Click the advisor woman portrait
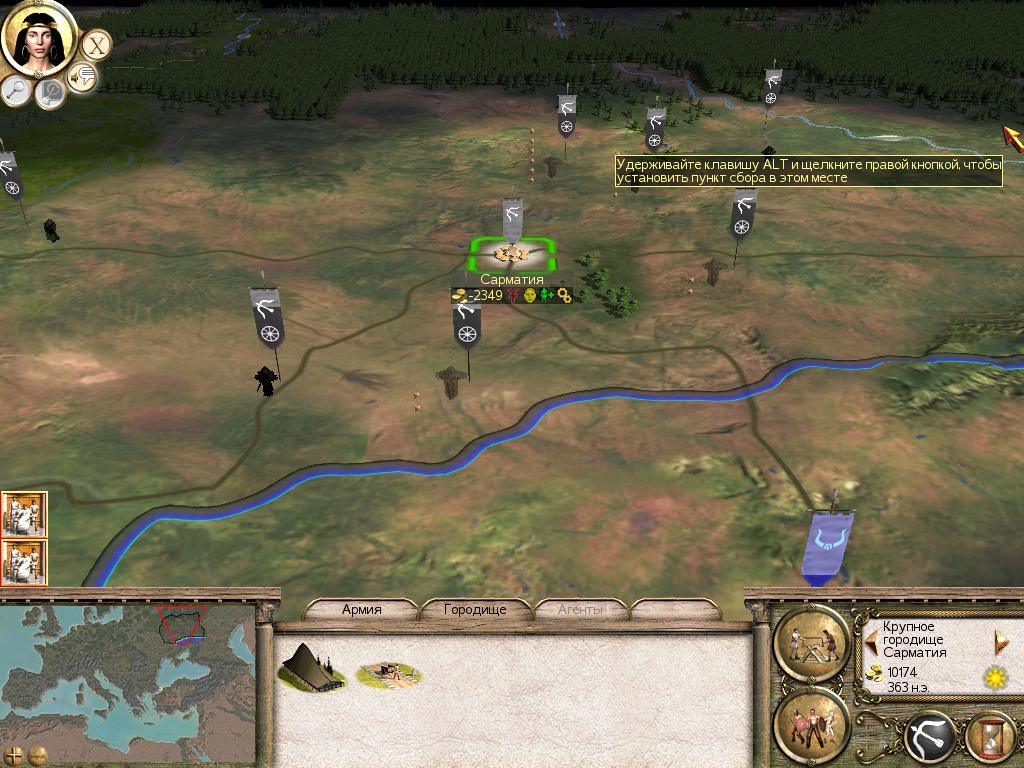This screenshot has width=1024, height=768. coord(39,37)
